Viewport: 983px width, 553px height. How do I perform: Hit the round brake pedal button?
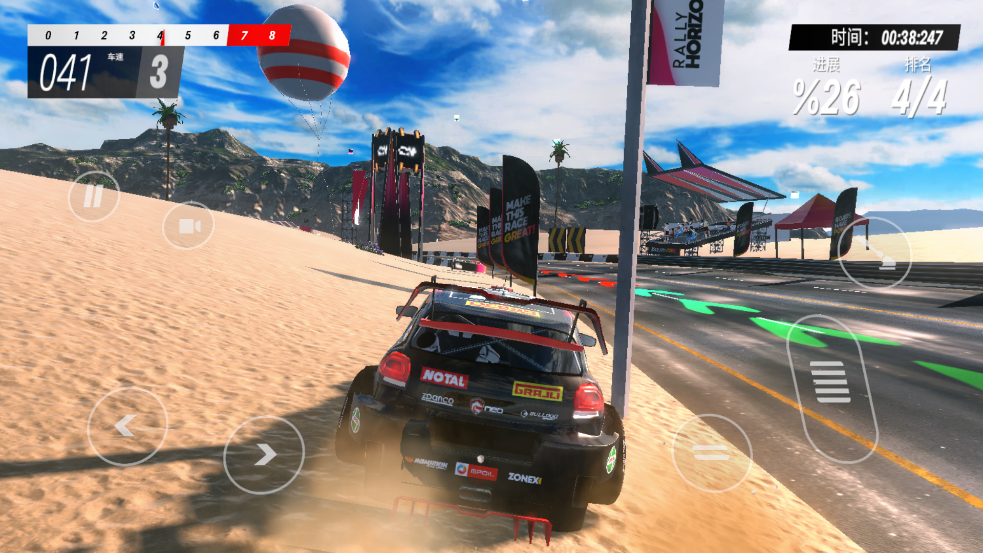coord(712,452)
